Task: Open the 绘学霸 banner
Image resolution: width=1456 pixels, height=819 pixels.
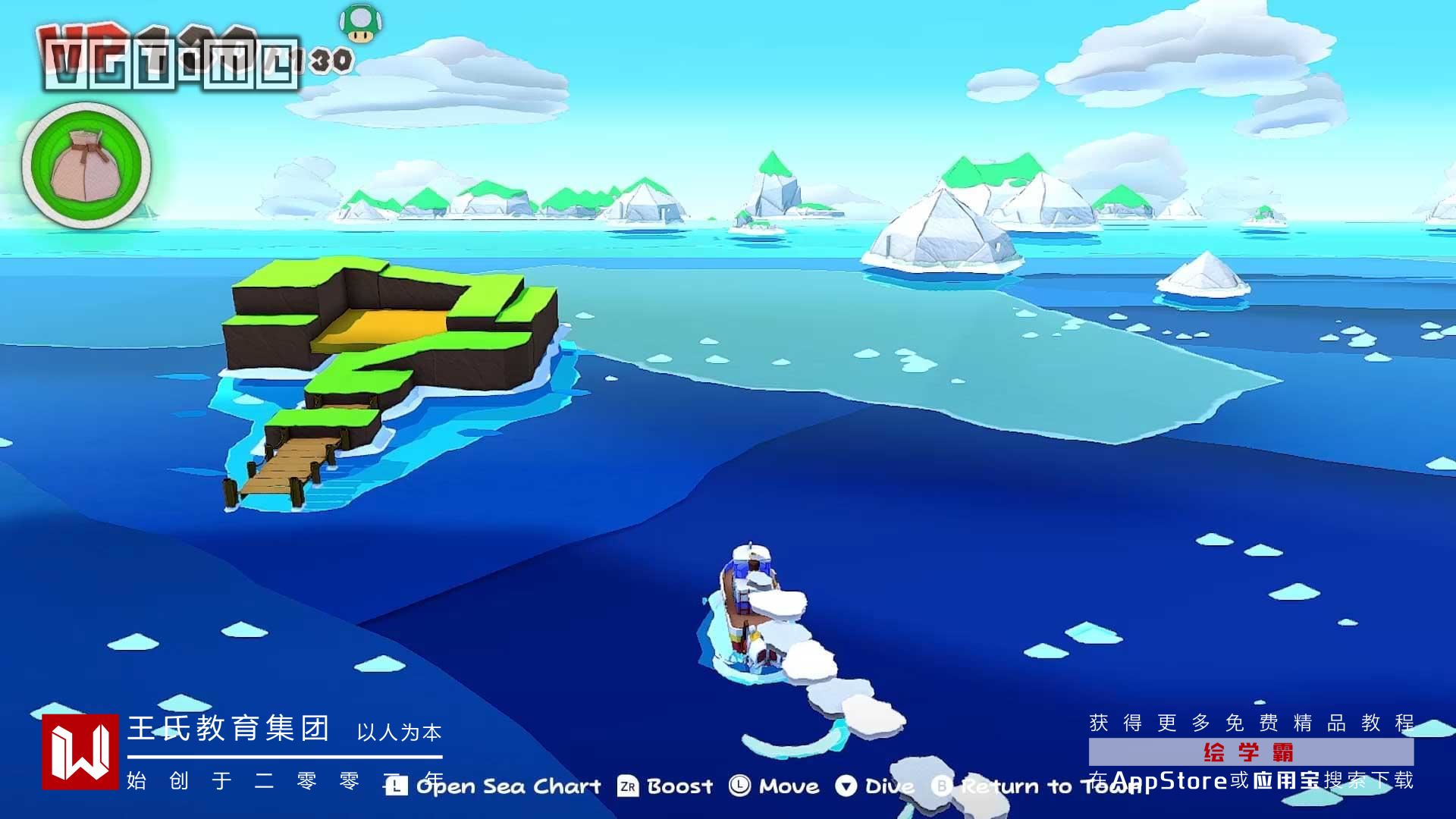Action: 1250,752
